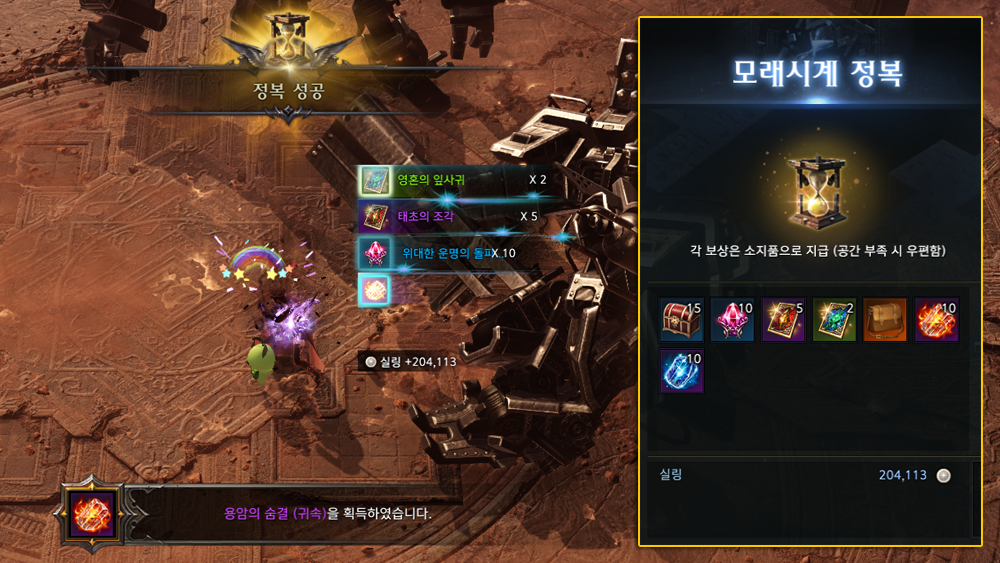
Task: Inspect the red primal fragment card reward
Action: (784, 320)
